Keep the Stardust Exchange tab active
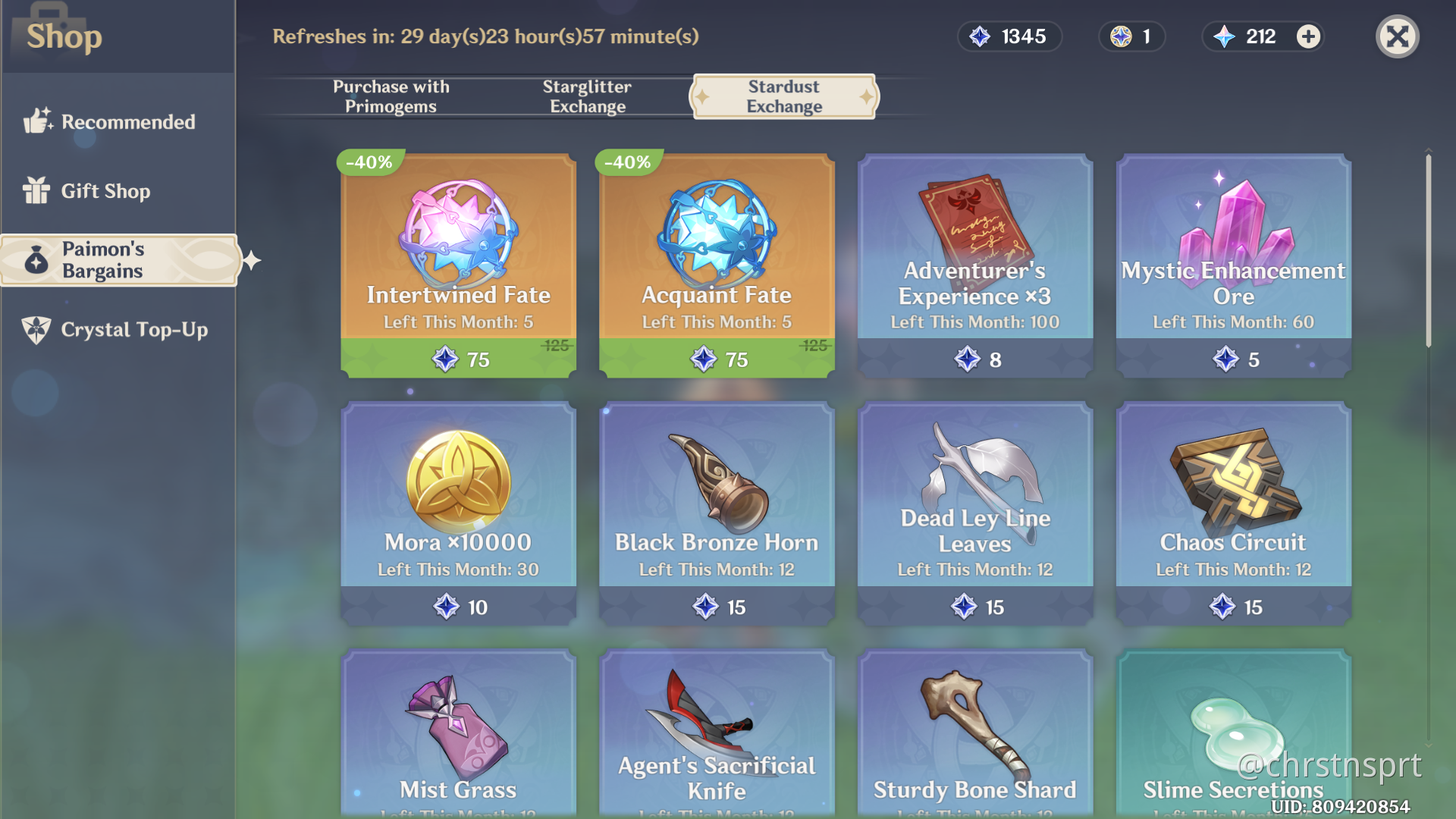1456x819 pixels. click(x=783, y=97)
